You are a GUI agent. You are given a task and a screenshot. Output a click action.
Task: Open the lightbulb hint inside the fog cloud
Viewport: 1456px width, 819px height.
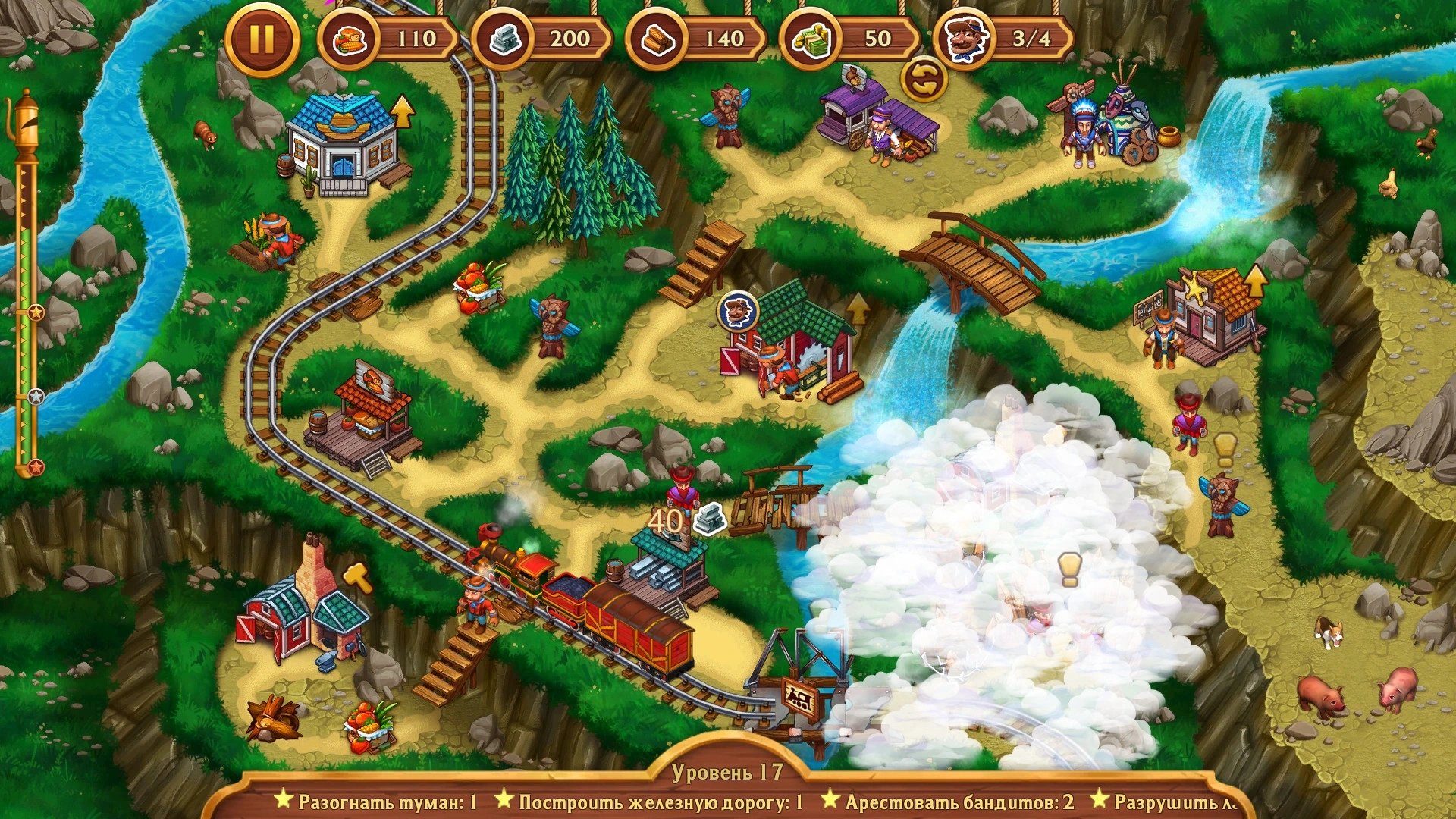1069,568
